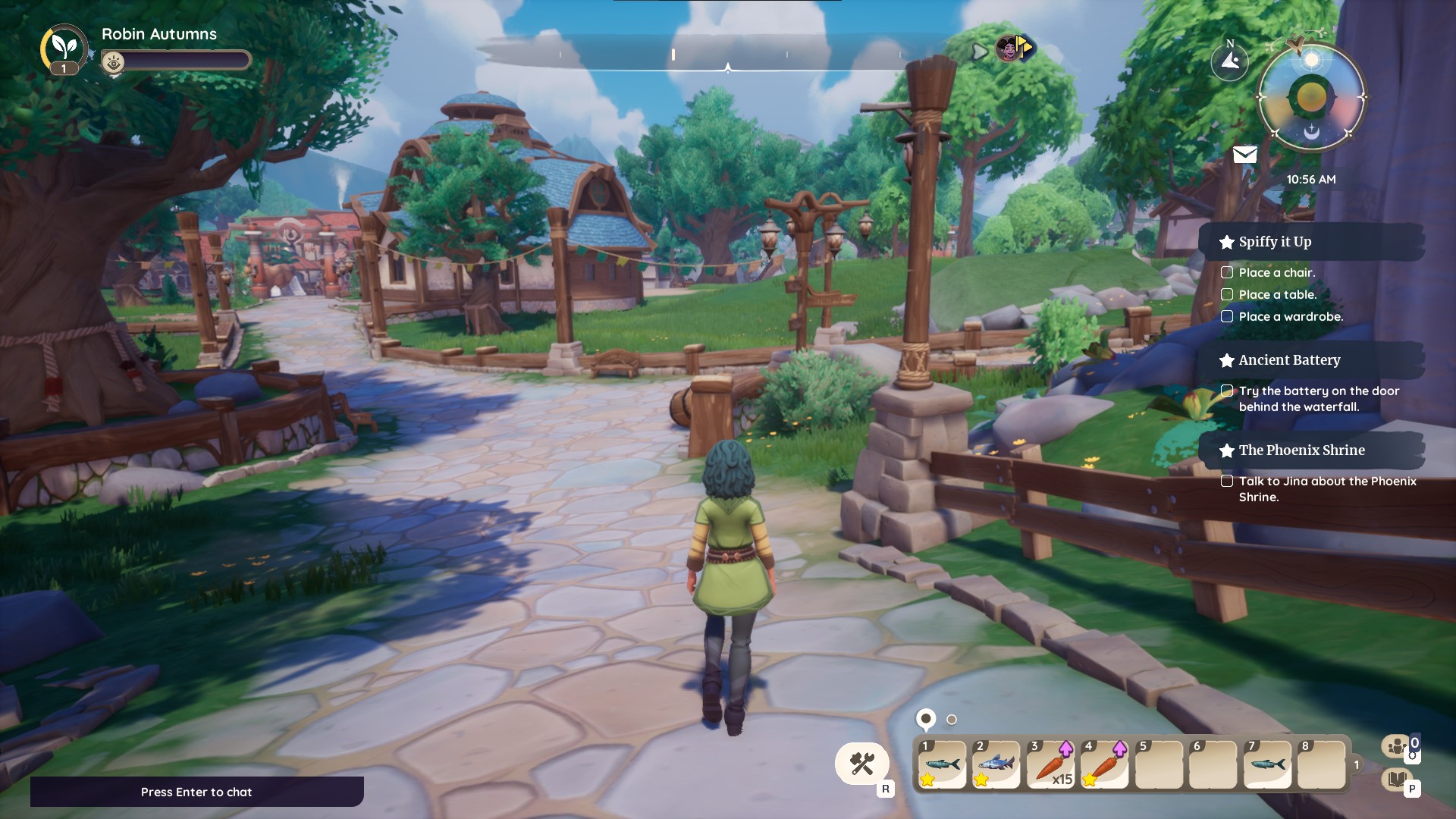Mark 'Talk to Jina about the Phoenix Shrine' complete
Screen dimensions: 1456x819
[x=1227, y=481]
